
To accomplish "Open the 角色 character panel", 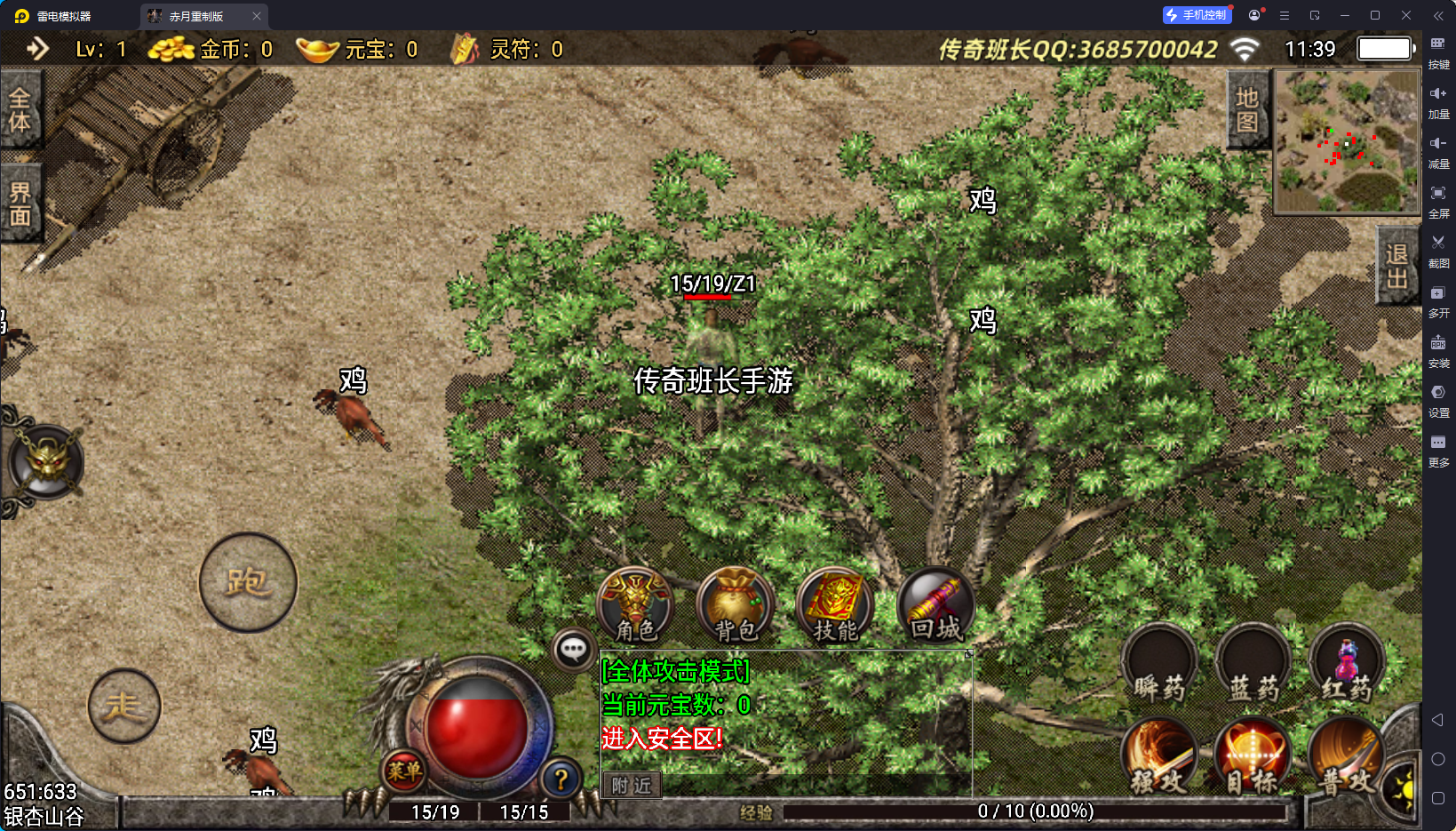I will pos(635,605).
